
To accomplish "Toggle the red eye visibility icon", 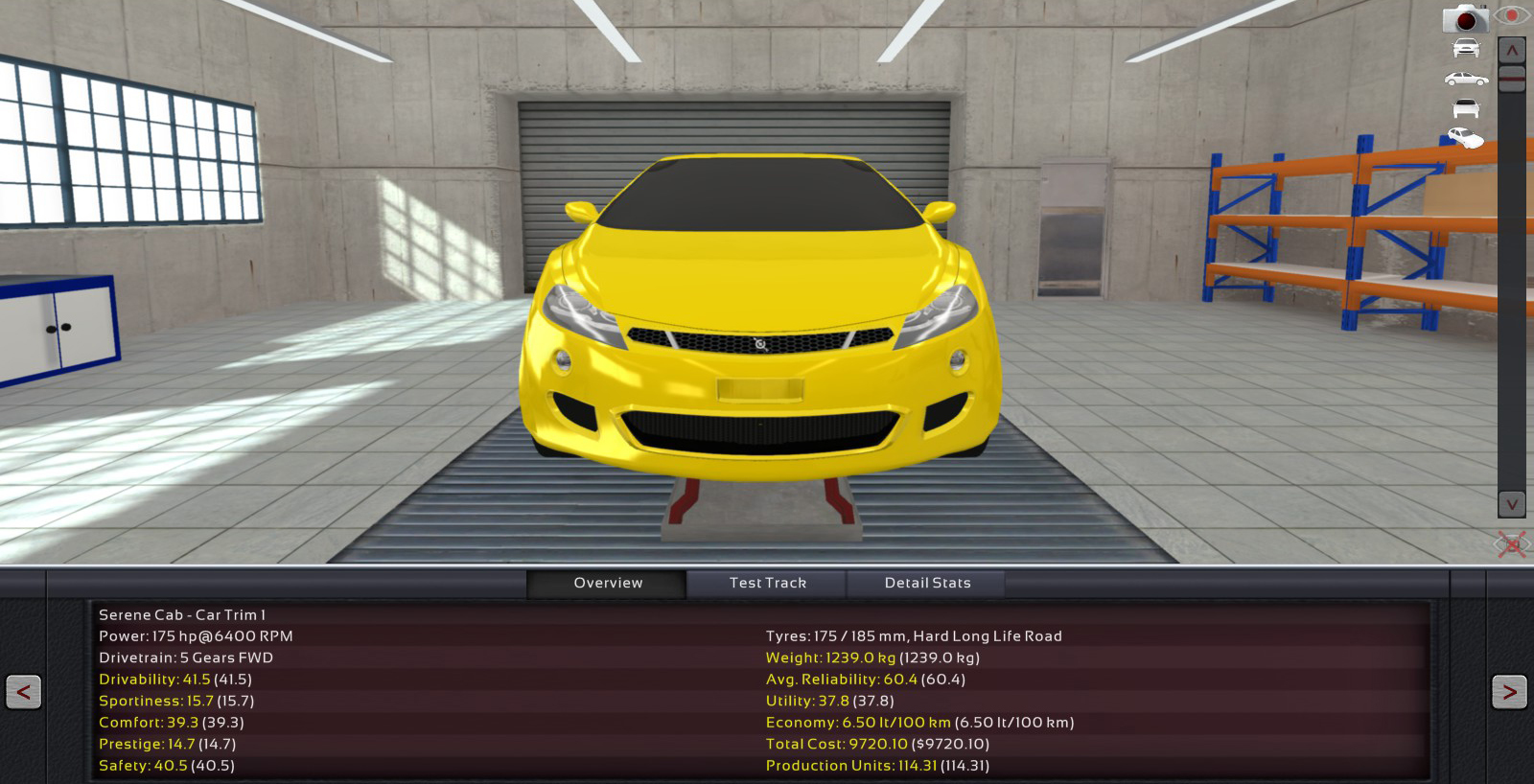I will pos(1512,16).
